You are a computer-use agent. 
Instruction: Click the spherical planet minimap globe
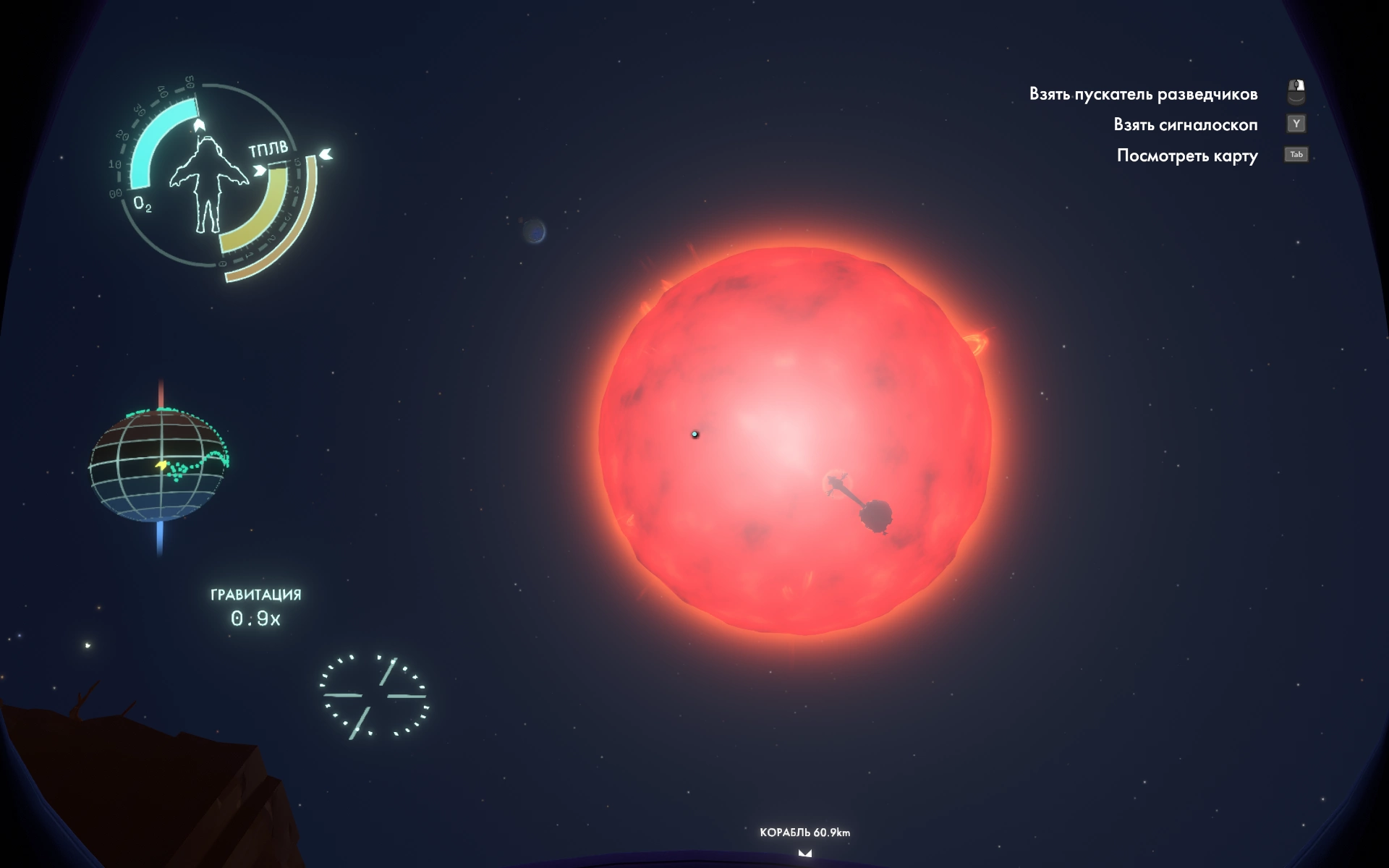coord(159,466)
